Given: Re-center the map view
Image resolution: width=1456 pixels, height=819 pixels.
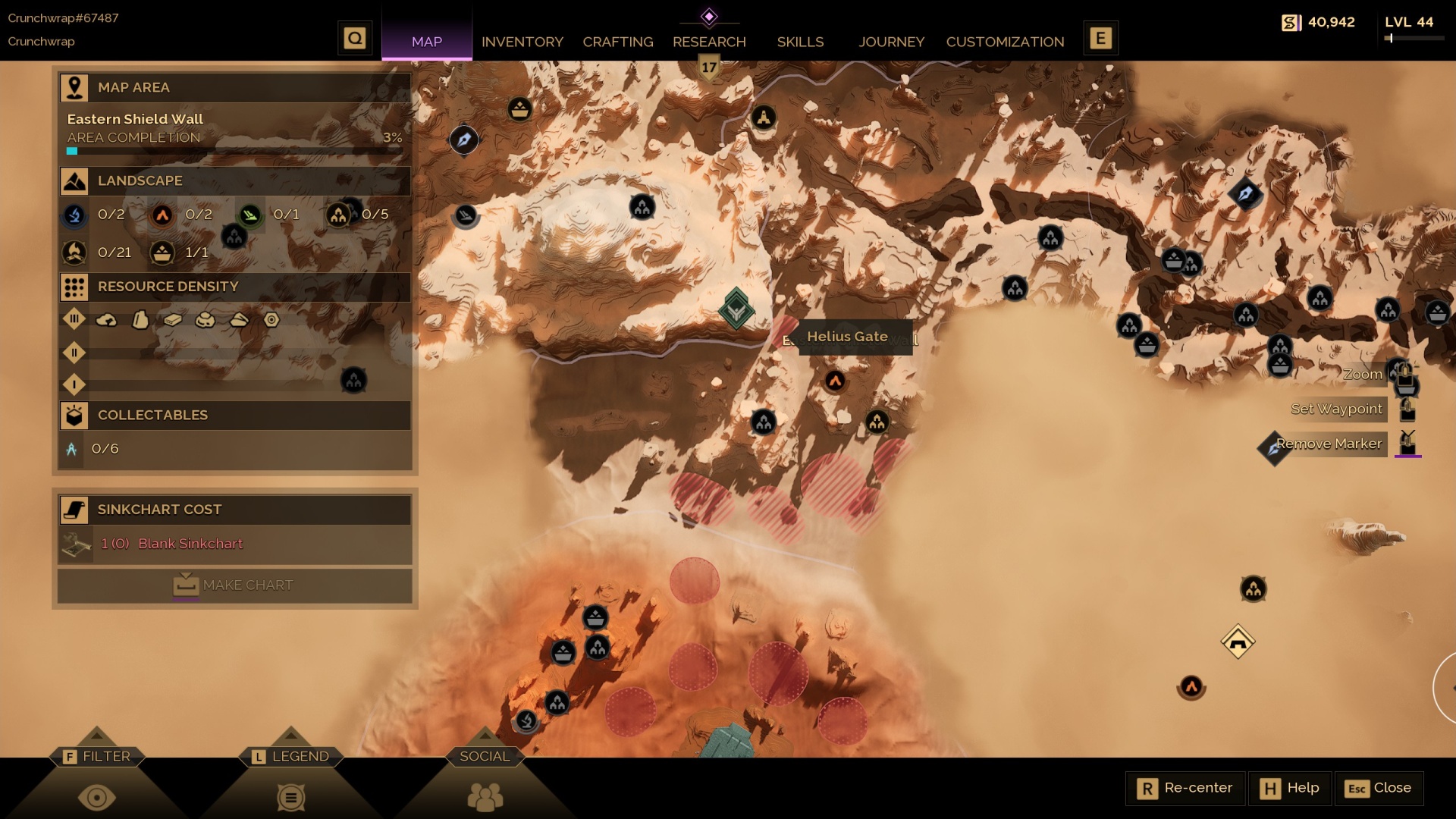Looking at the screenshot, I should point(1186,789).
